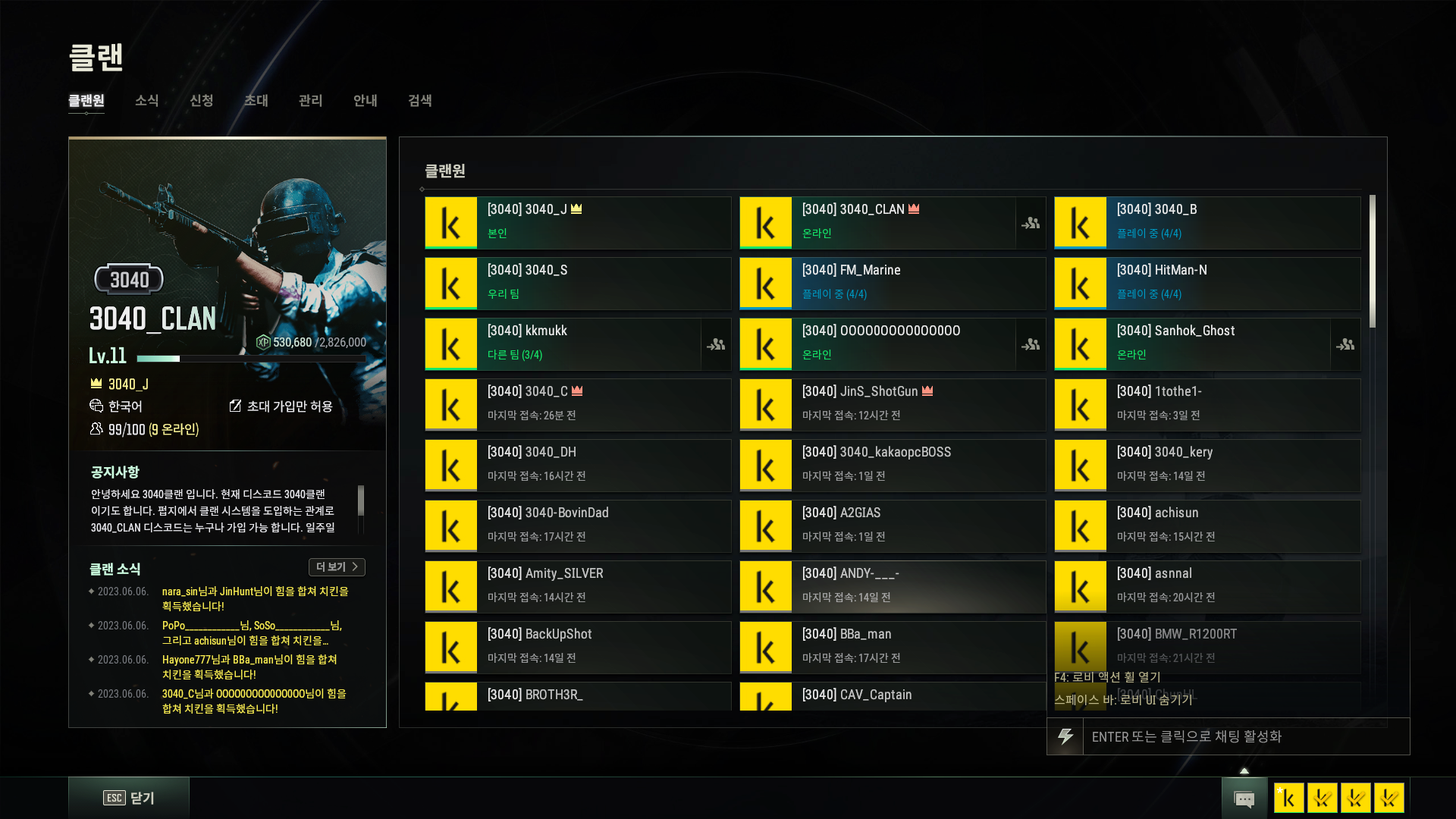Viewport: 1456px width, 819px height.
Task: Select clan member 3040_CLAN row
Action: click(877, 223)
